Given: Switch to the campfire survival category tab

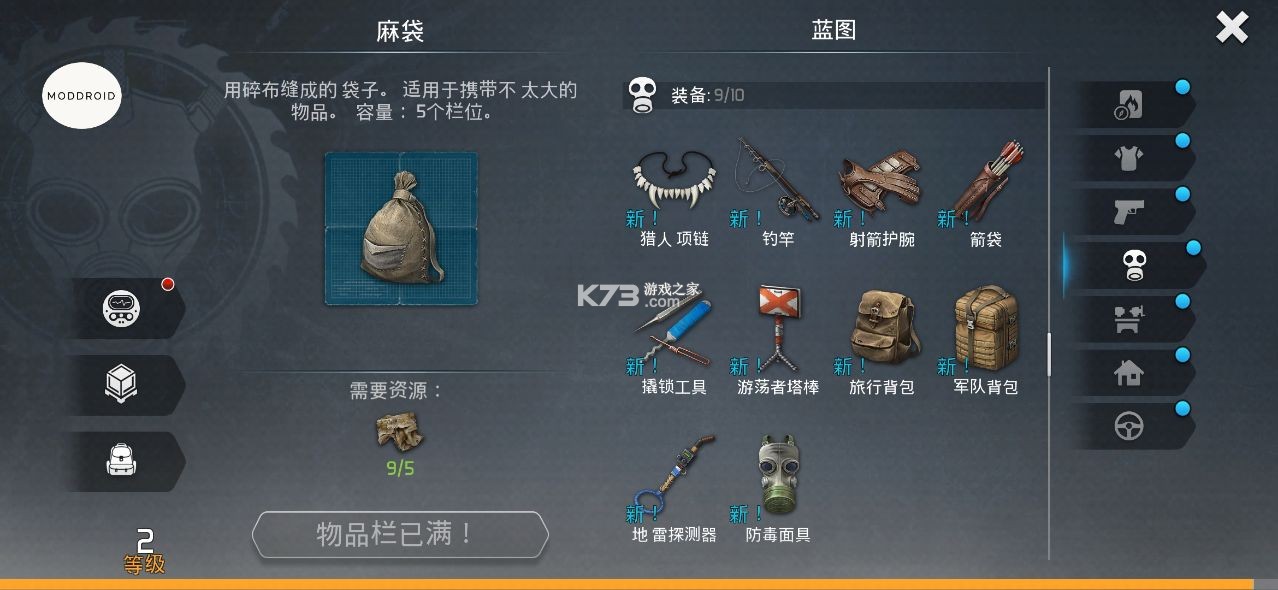Looking at the screenshot, I should tap(1130, 104).
